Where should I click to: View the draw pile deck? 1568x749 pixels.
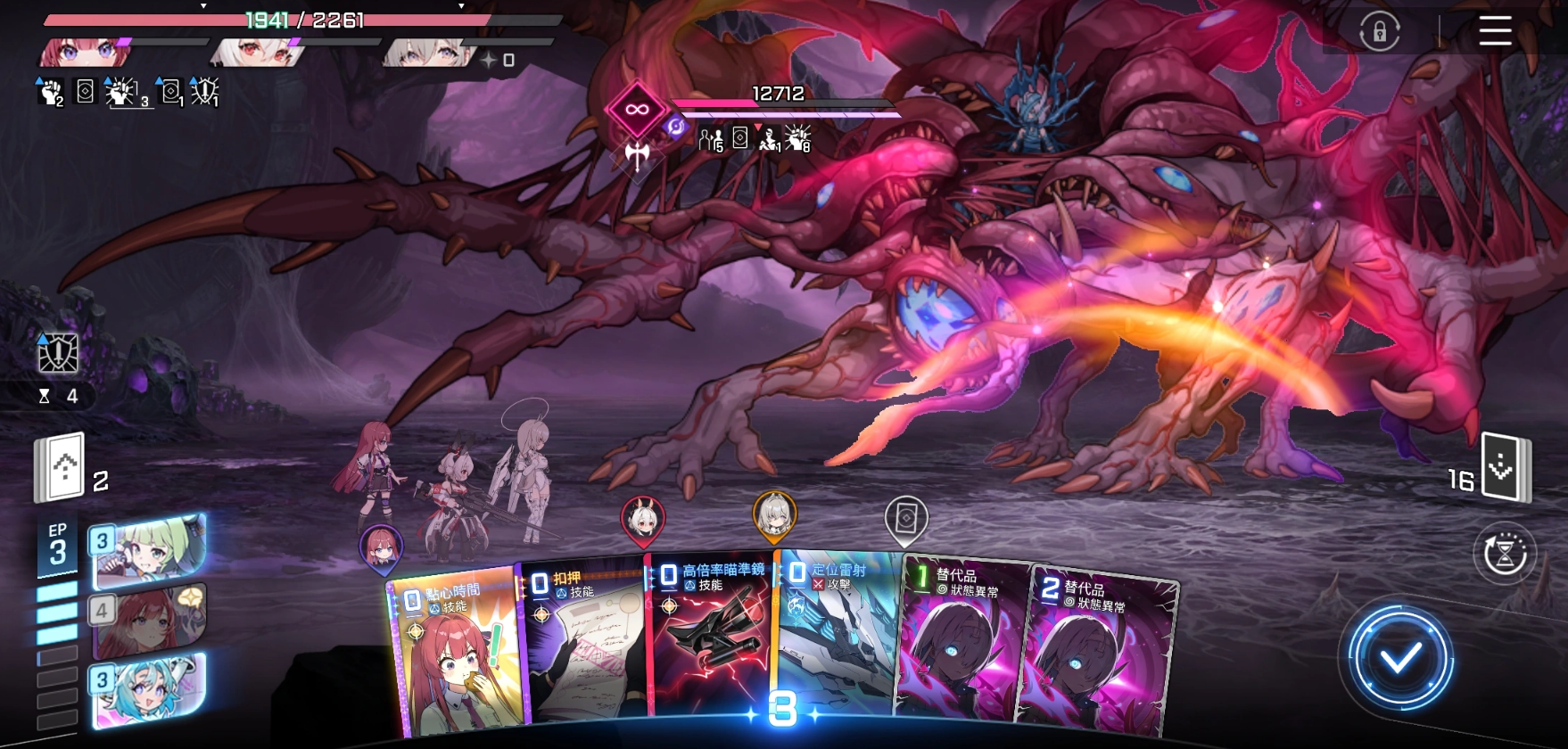[x=61, y=466]
